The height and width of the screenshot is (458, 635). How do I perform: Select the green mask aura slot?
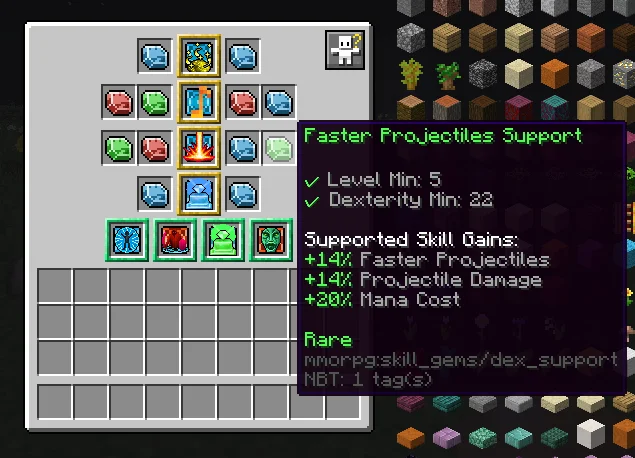[269, 240]
